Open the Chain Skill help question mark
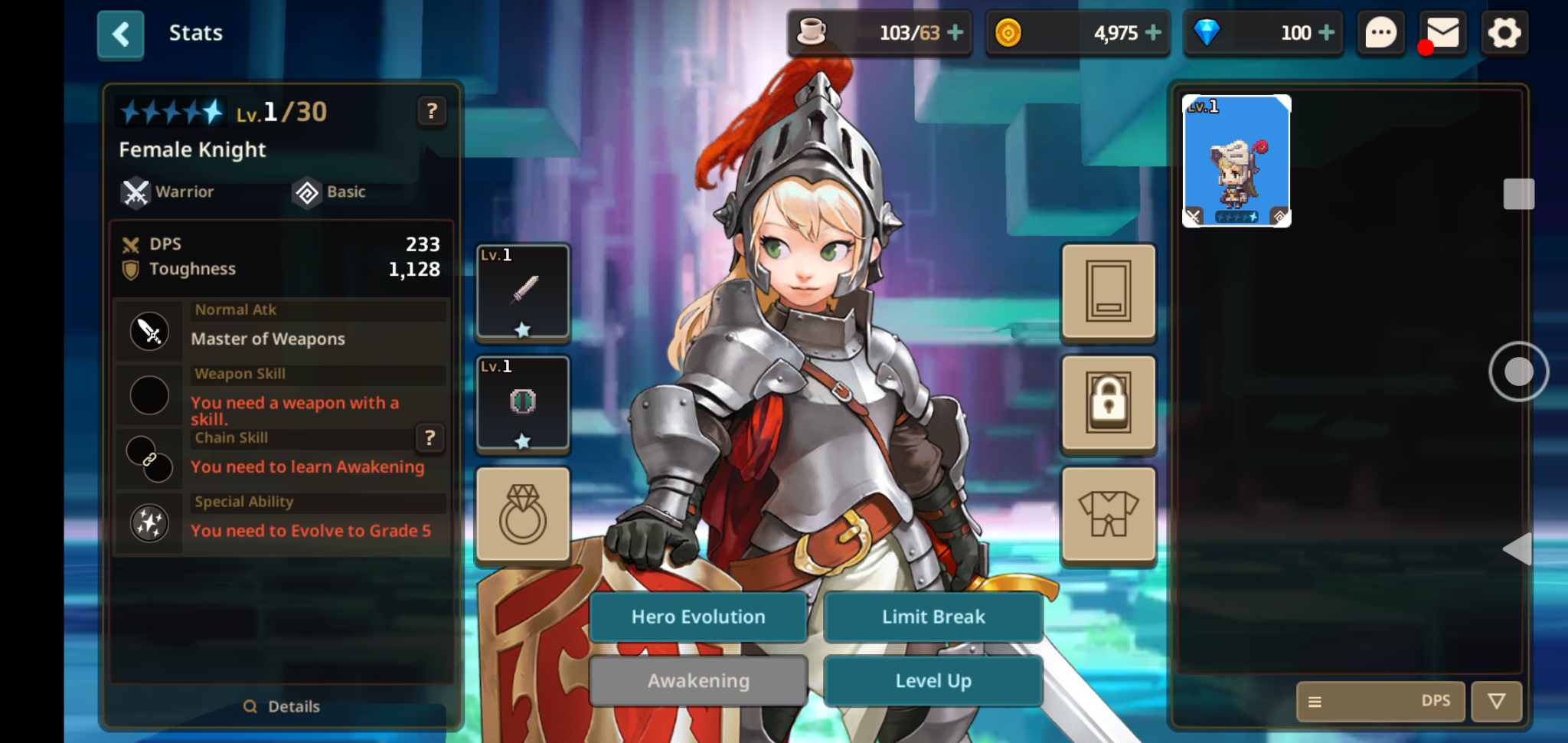Viewport: 1568px width, 743px height. [x=430, y=439]
